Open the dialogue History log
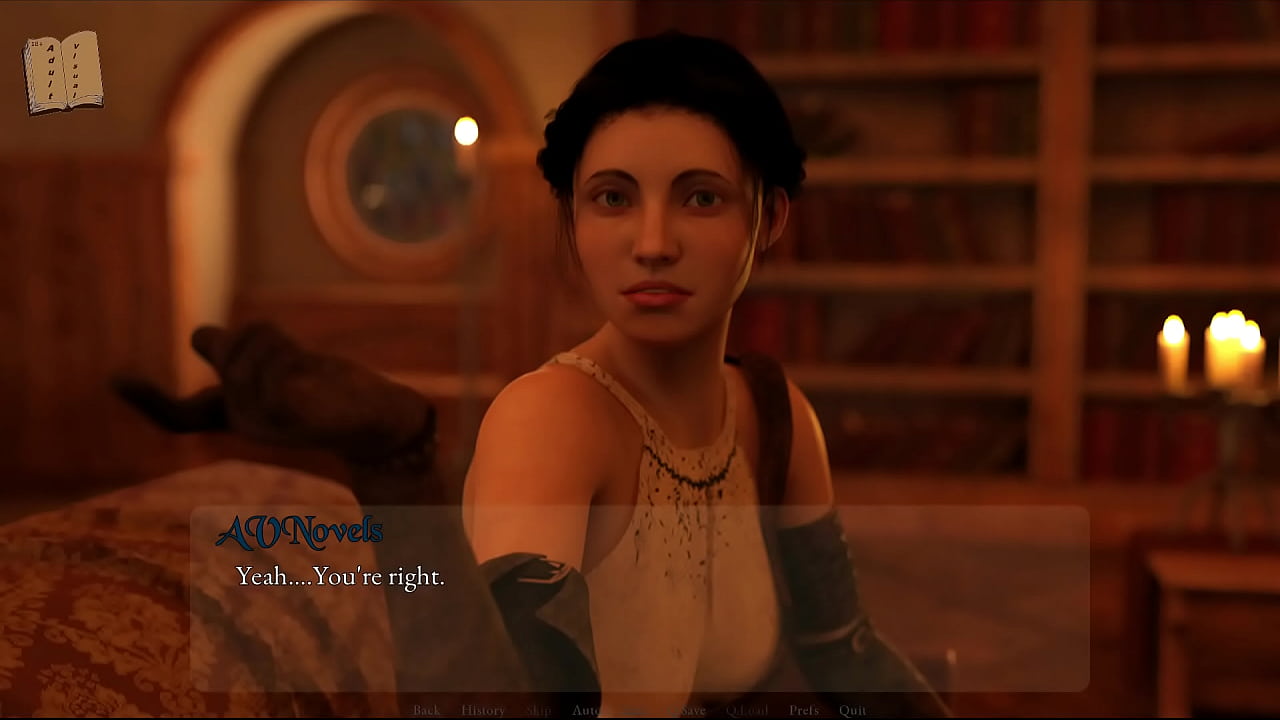This screenshot has width=1280, height=720. [x=483, y=710]
